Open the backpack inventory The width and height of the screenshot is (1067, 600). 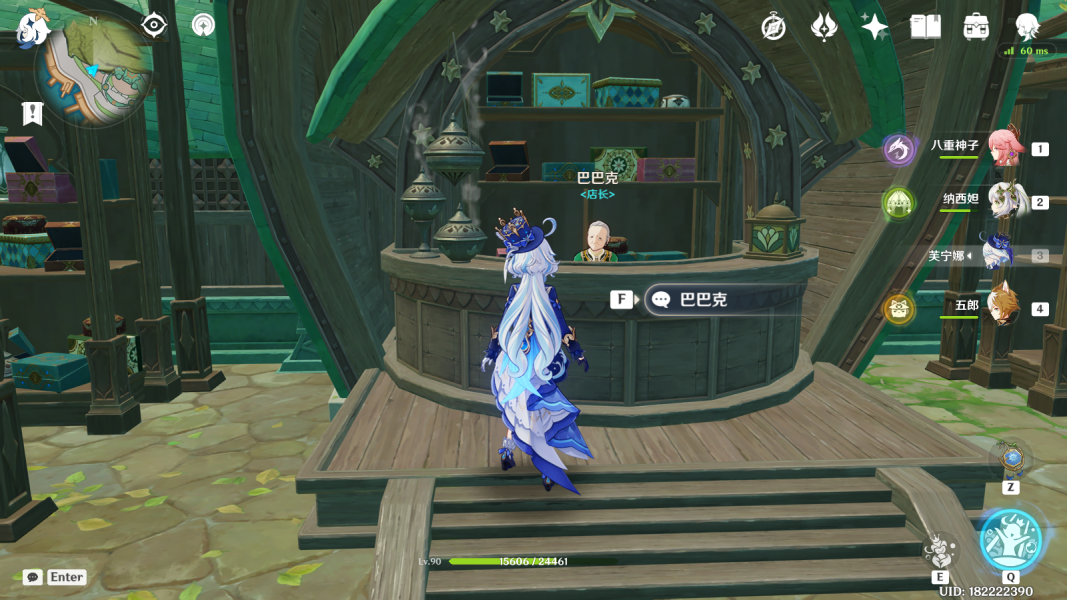pos(976,27)
